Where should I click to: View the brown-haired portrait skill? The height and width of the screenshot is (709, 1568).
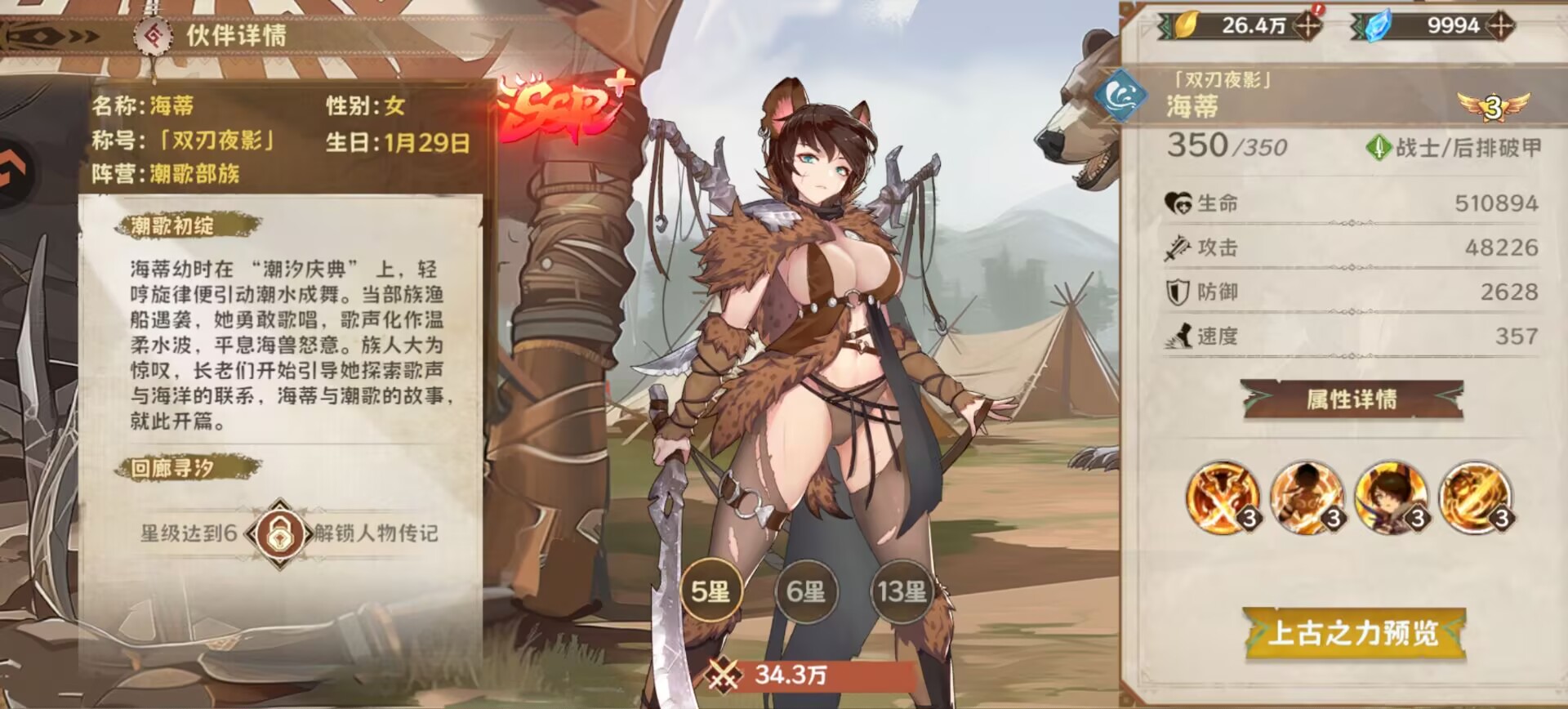tap(1391, 497)
